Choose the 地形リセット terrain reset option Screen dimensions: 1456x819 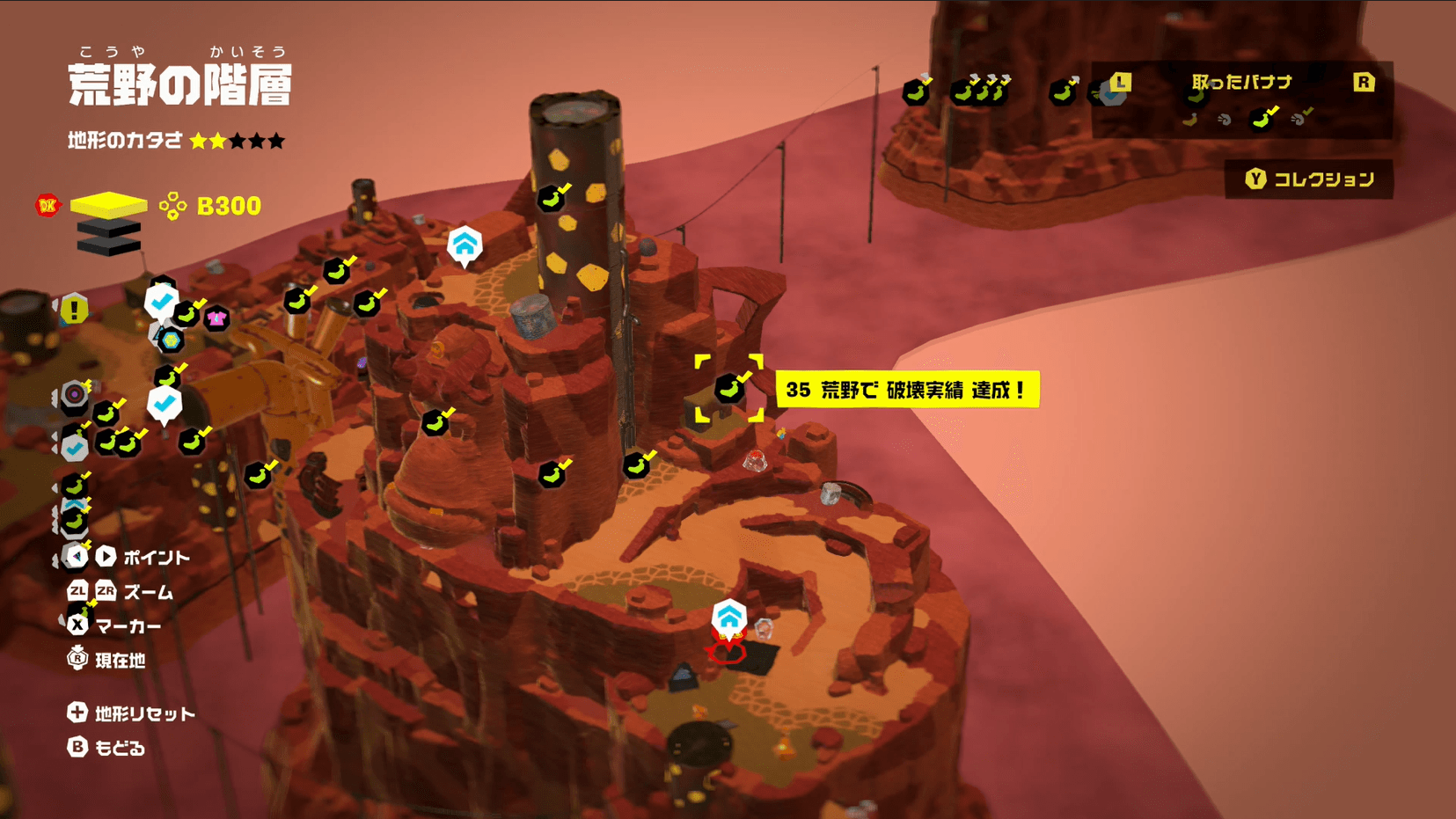coord(132,713)
